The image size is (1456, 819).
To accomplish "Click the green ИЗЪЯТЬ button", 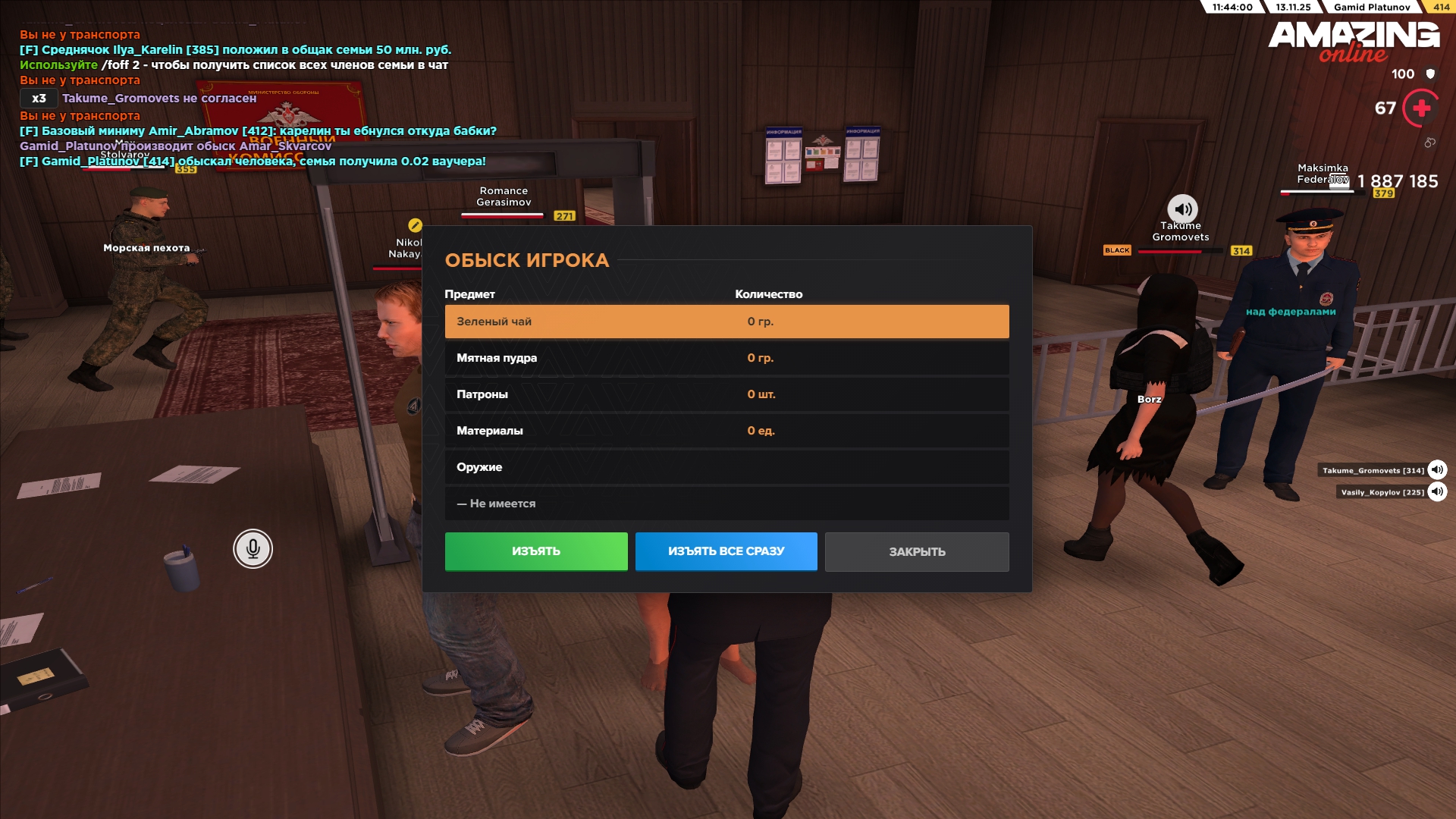I will [x=536, y=551].
